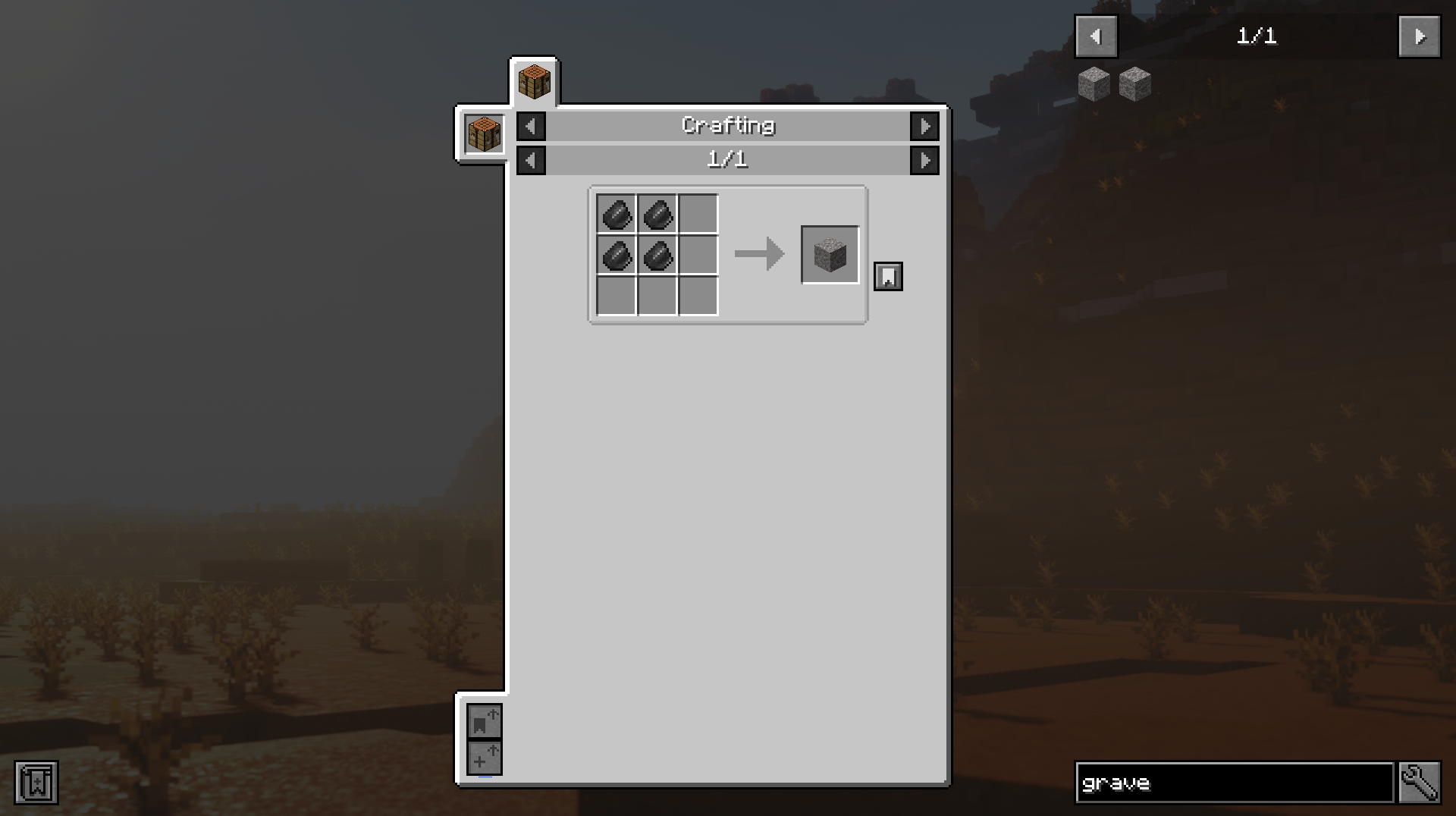Screen dimensions: 1456x816
Task: Click the left arrow of the item list pager top-right
Action: tap(1095, 36)
